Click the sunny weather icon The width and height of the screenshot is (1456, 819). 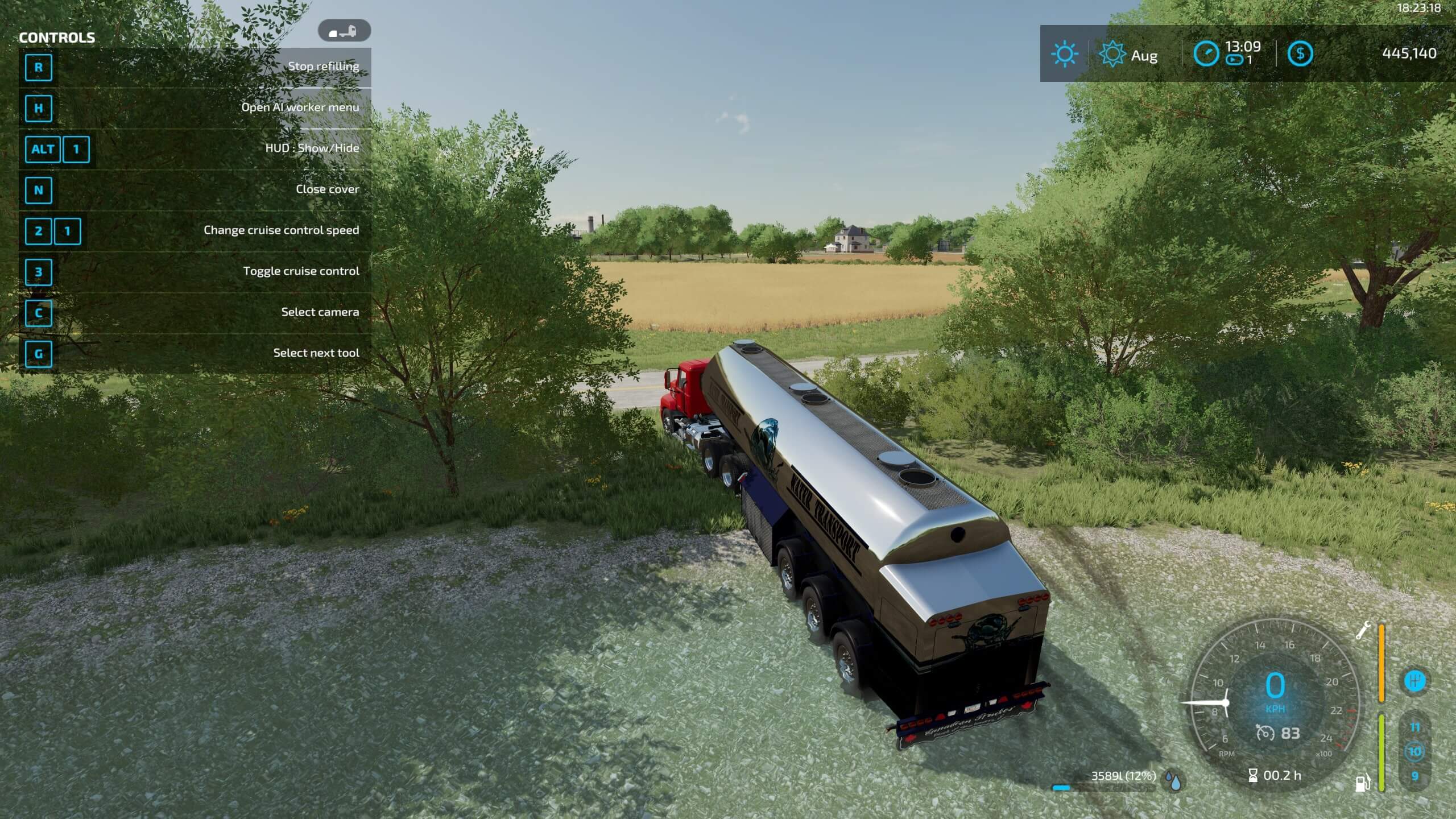1064,55
